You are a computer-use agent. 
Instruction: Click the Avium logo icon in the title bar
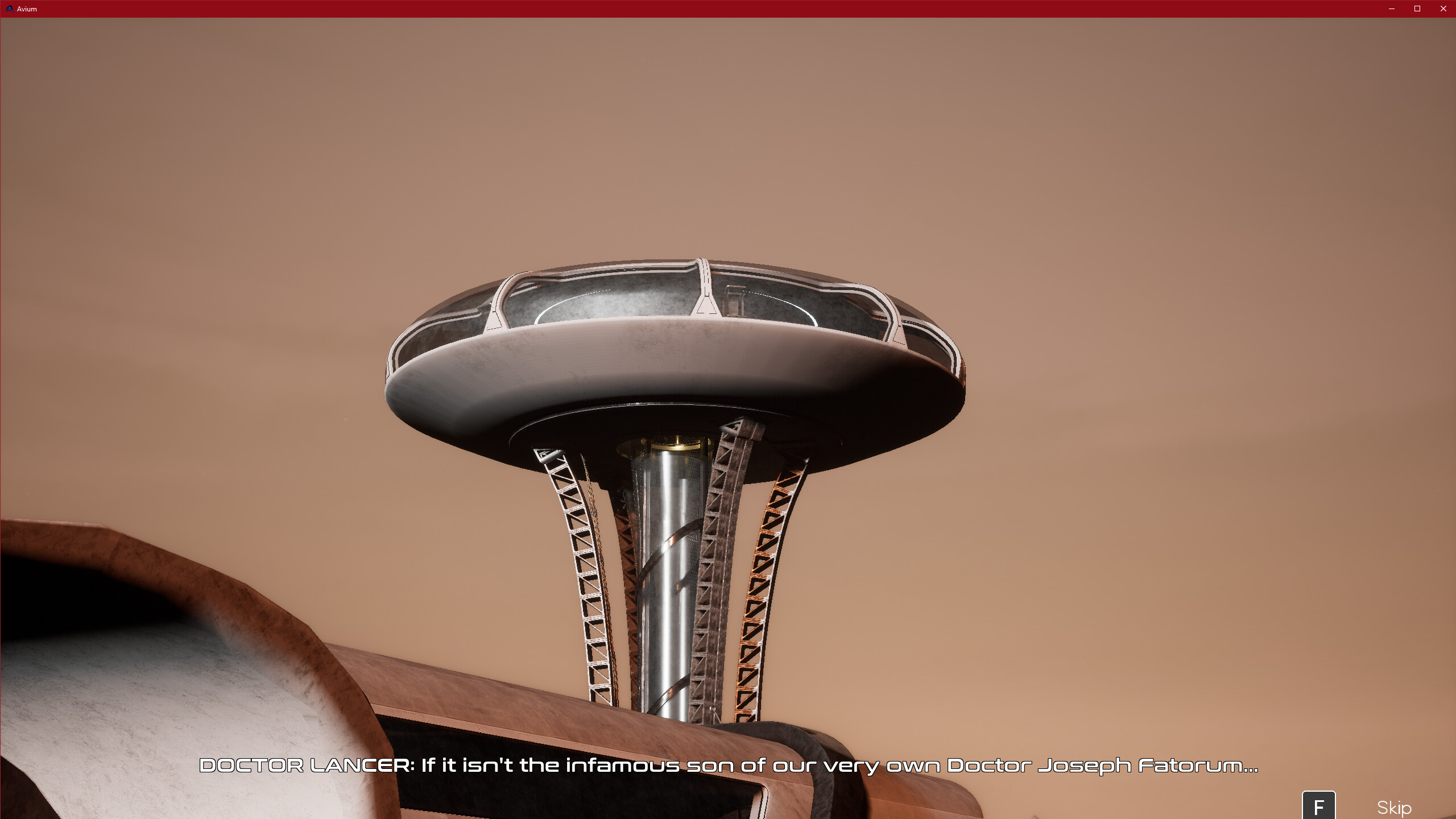9,9
